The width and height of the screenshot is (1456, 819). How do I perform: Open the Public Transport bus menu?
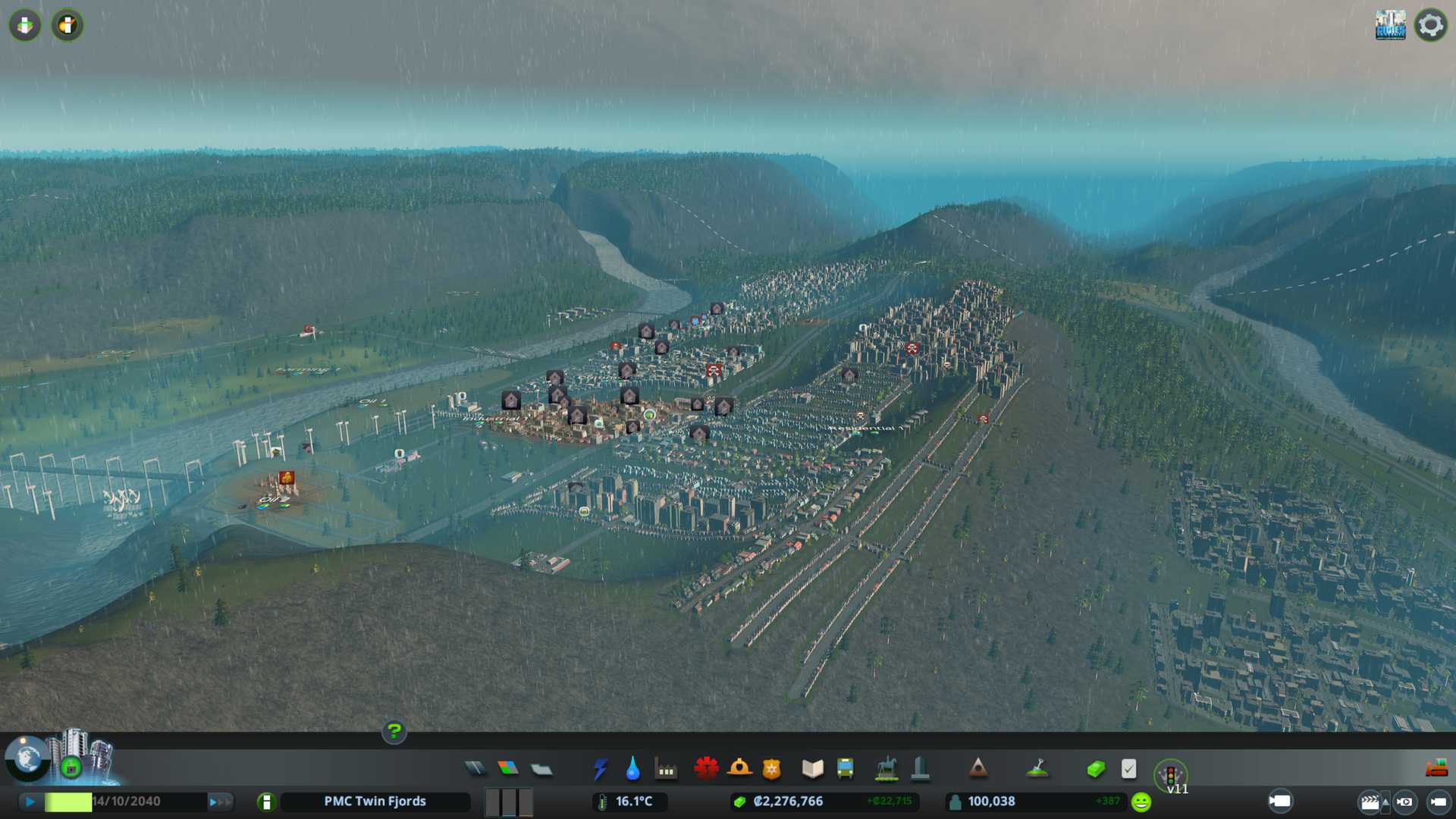coord(845,769)
